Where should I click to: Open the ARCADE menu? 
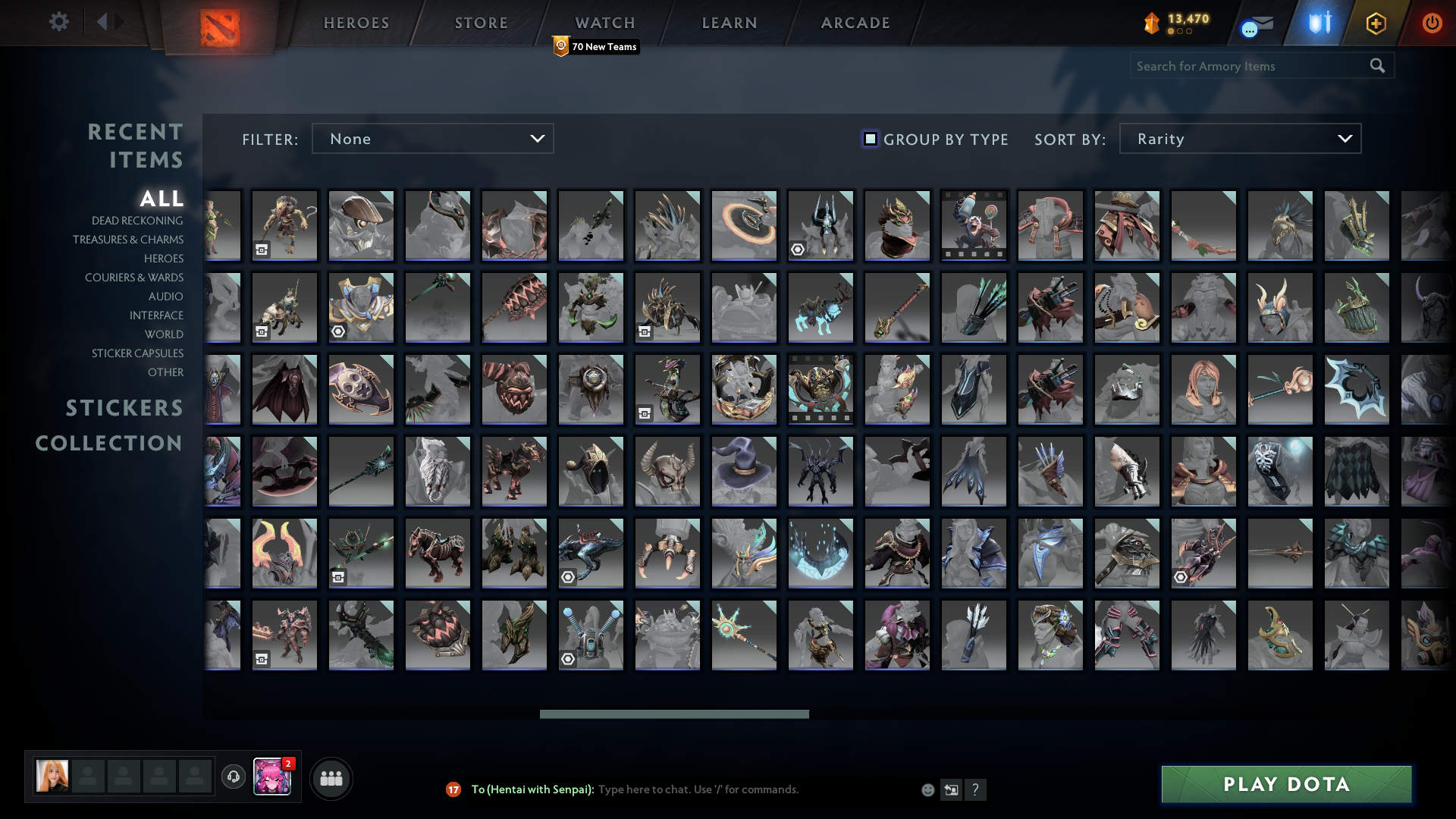click(854, 23)
